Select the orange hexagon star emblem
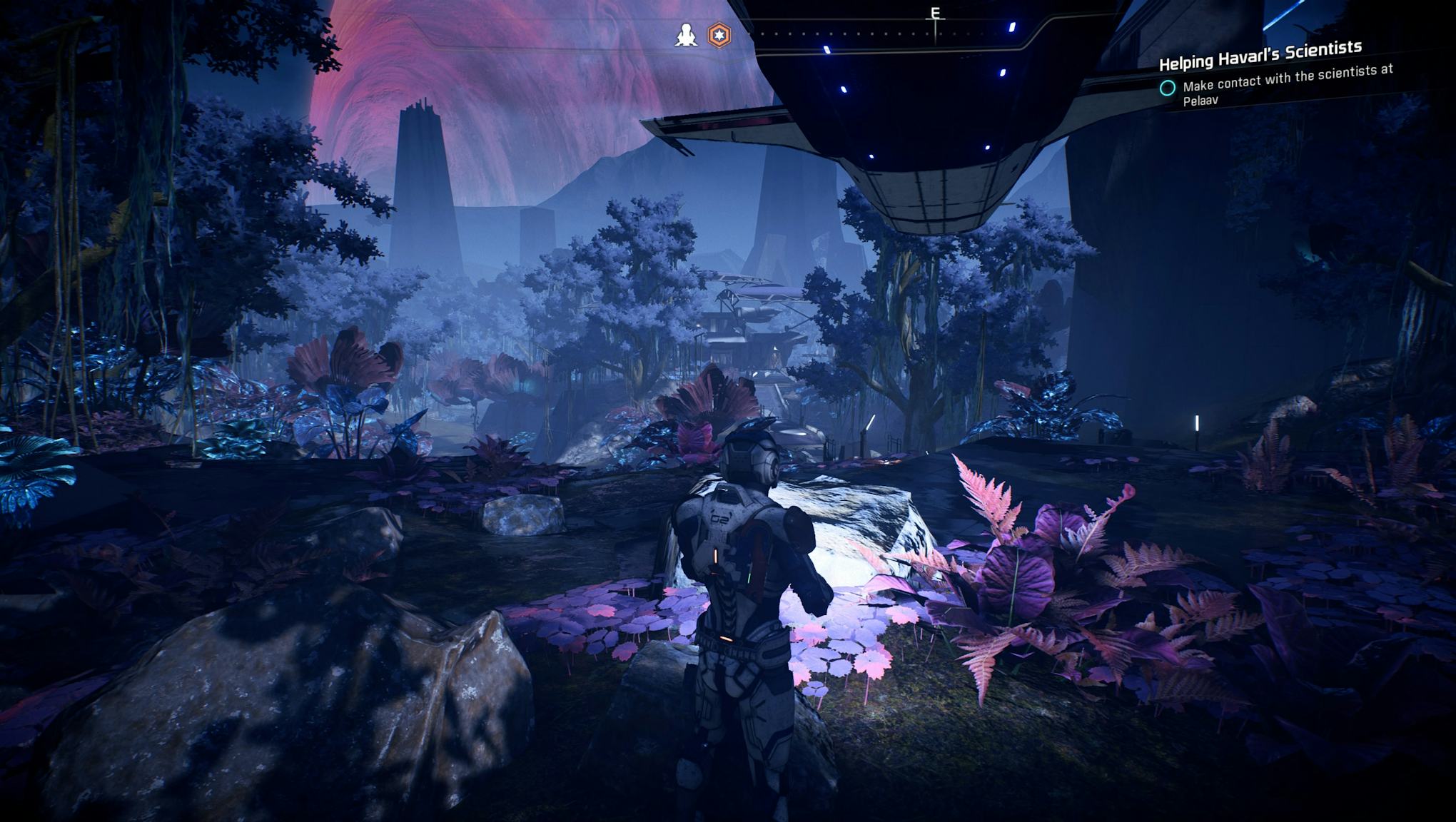 [719, 36]
